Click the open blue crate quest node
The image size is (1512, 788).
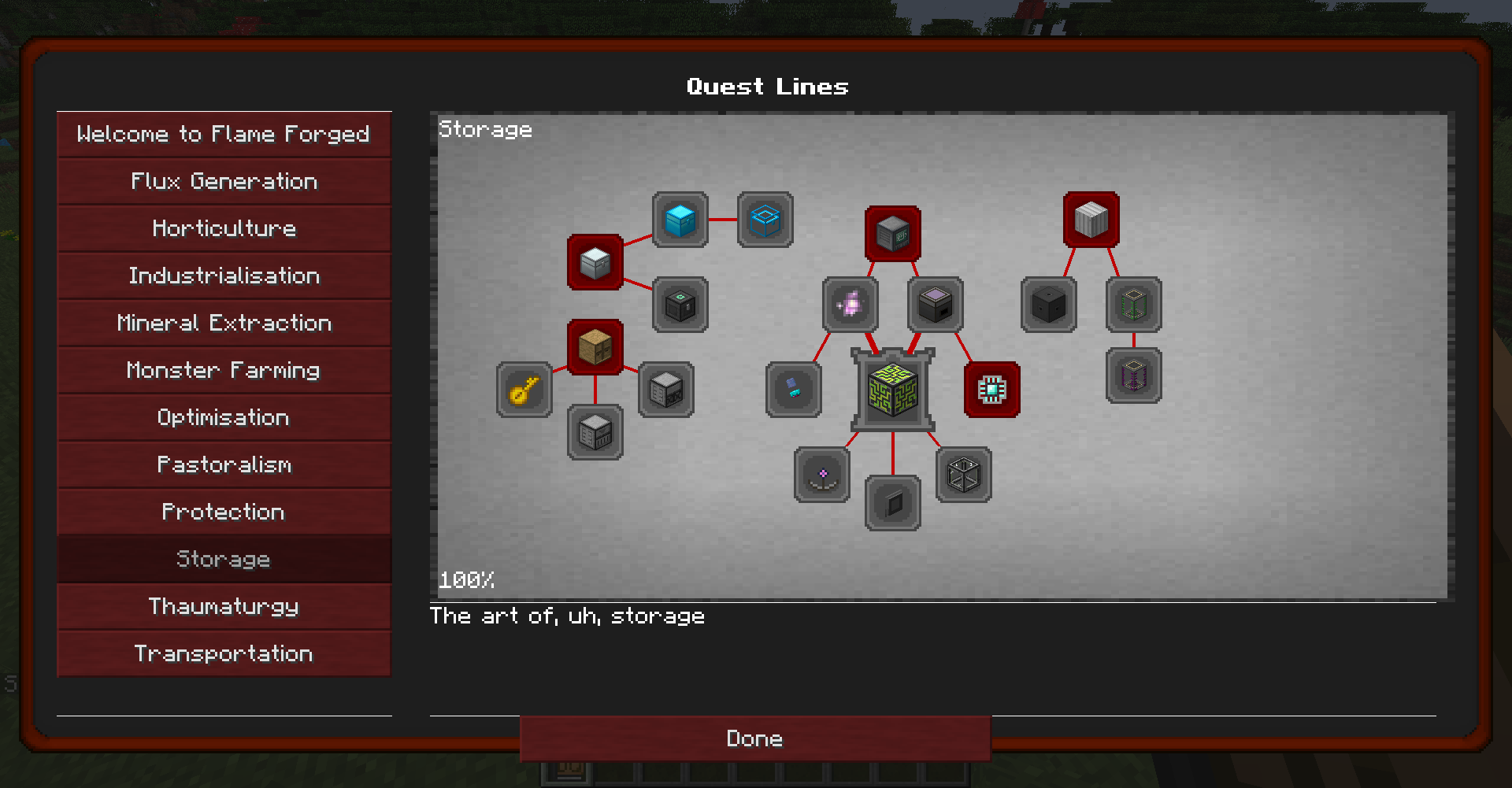(x=765, y=220)
